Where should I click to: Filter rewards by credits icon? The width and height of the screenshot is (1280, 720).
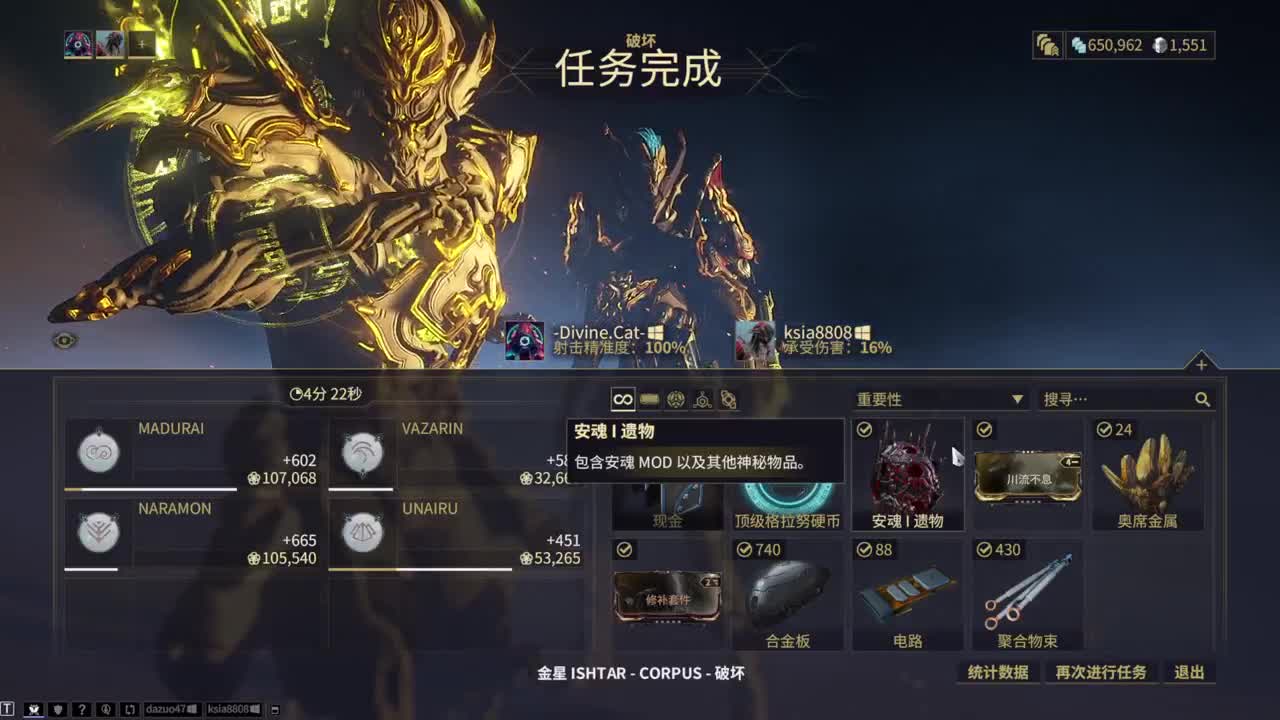[x=648, y=398]
